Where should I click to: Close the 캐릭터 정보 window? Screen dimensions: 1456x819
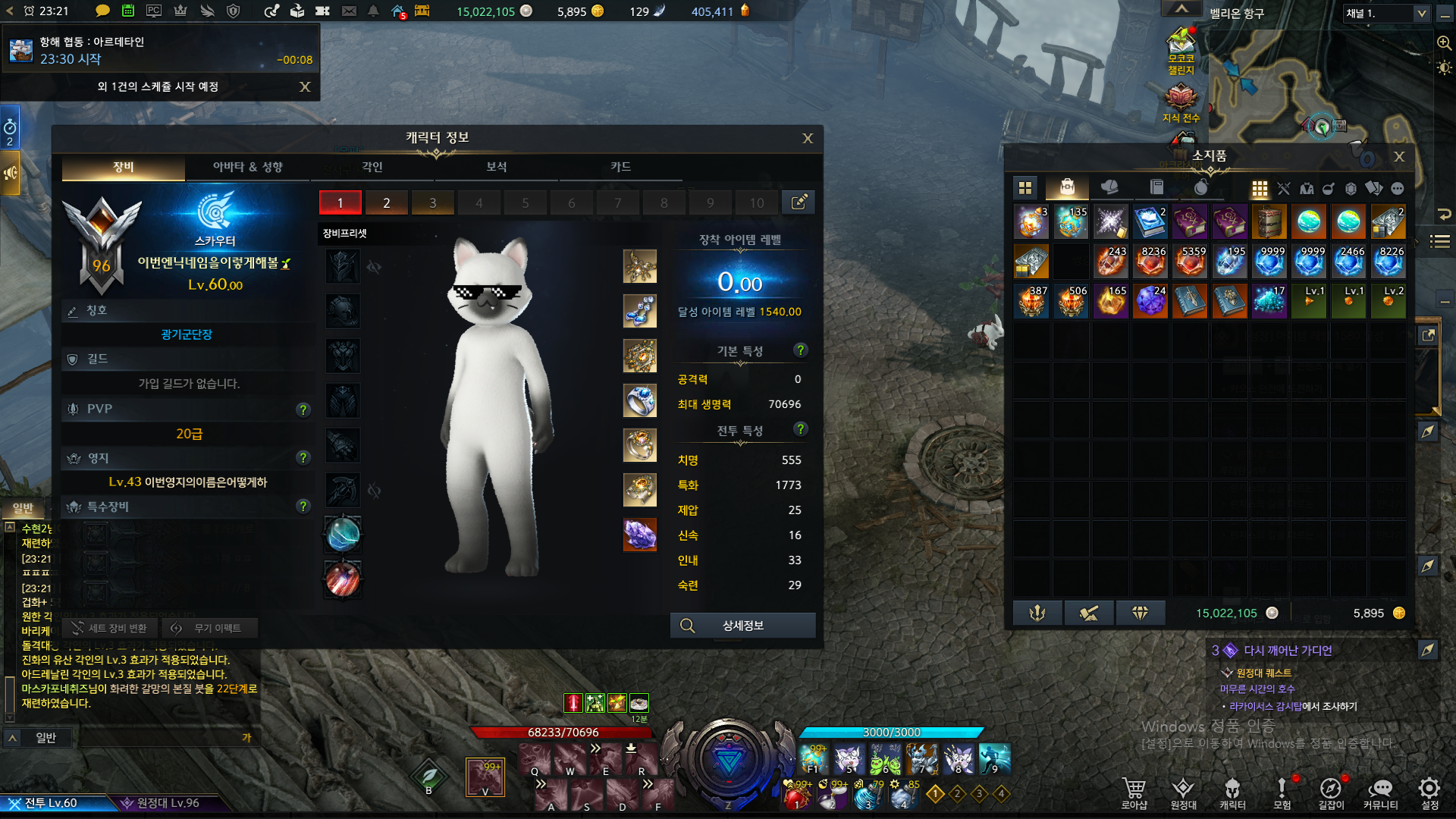click(x=808, y=138)
